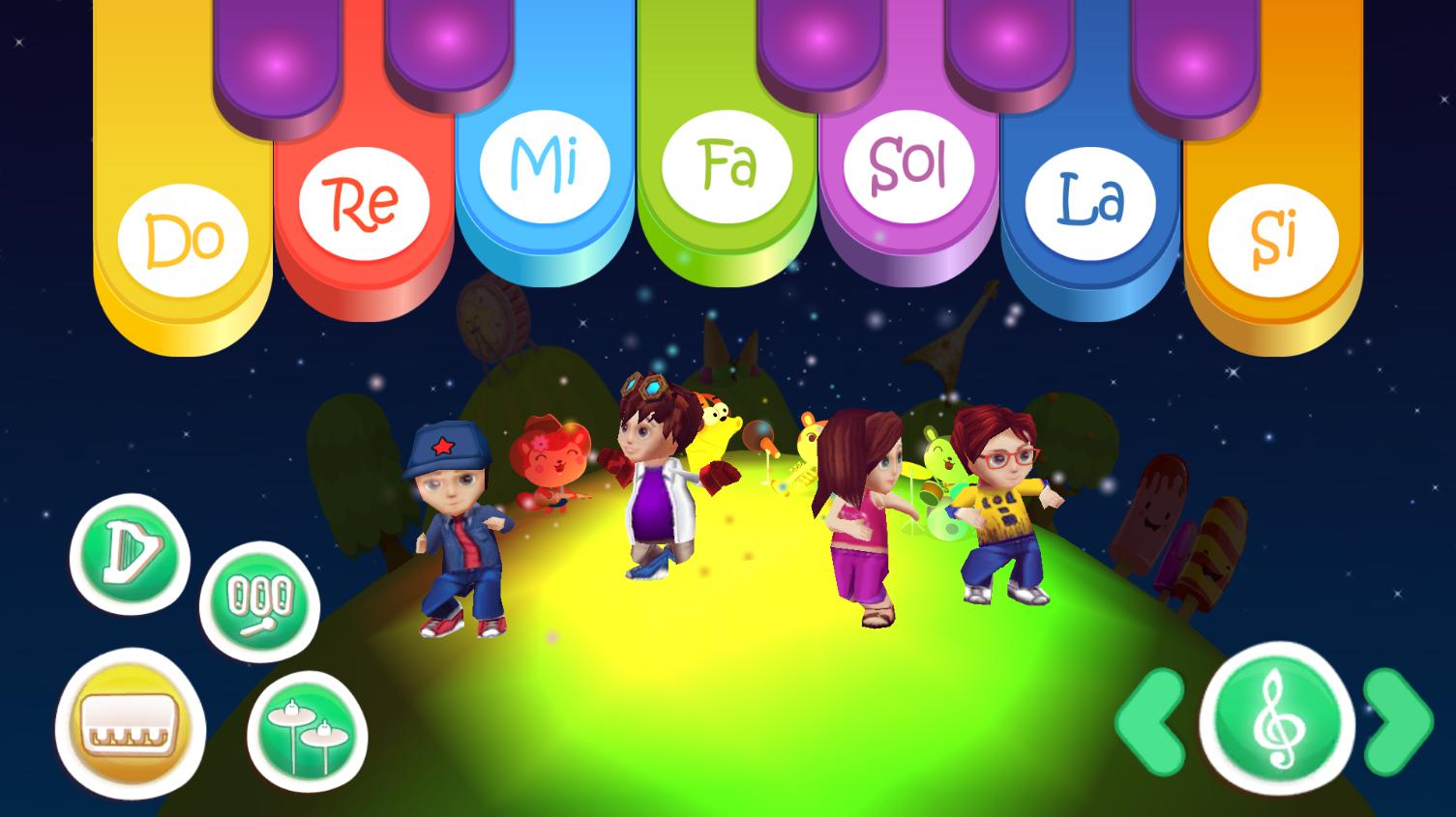
Task: Select the piano keyboard instrument
Action: pyautogui.click(x=130, y=726)
